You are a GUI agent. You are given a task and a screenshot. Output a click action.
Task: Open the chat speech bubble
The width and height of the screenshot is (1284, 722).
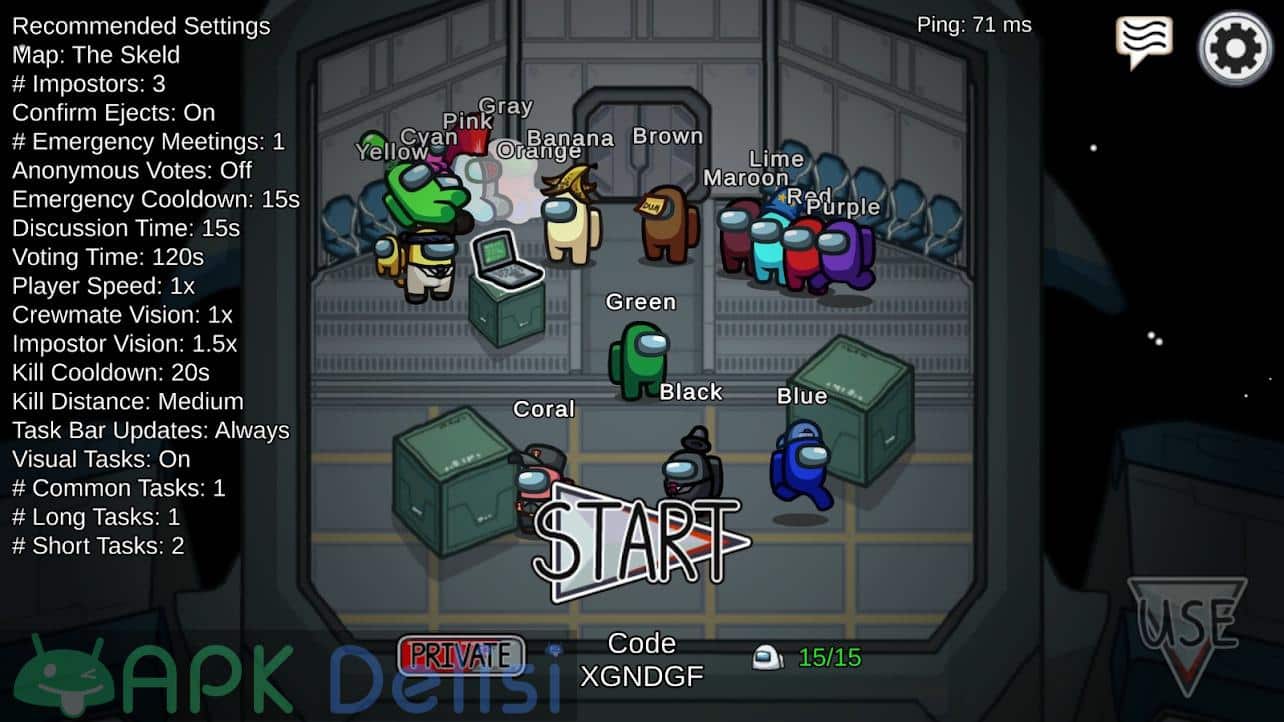coord(1144,42)
